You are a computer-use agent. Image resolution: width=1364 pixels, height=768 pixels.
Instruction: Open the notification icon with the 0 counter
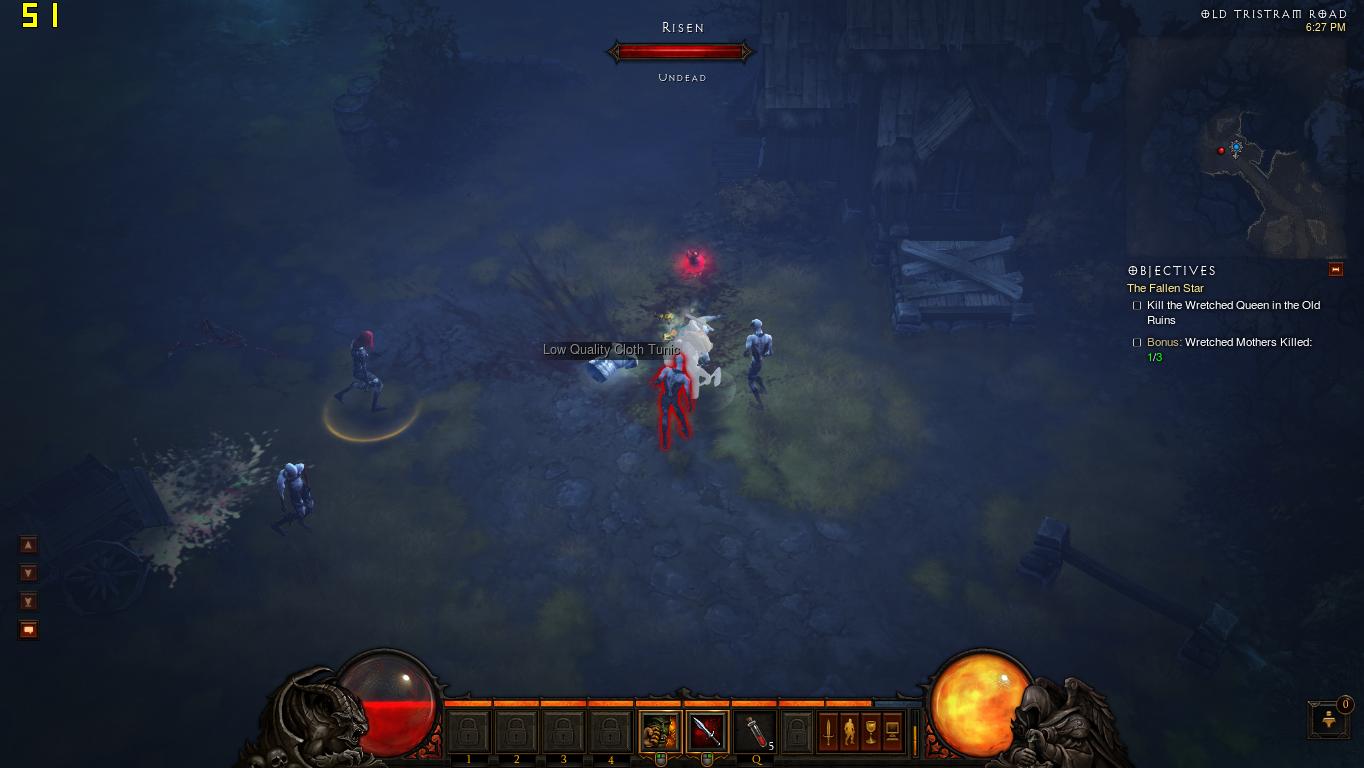(1328, 718)
